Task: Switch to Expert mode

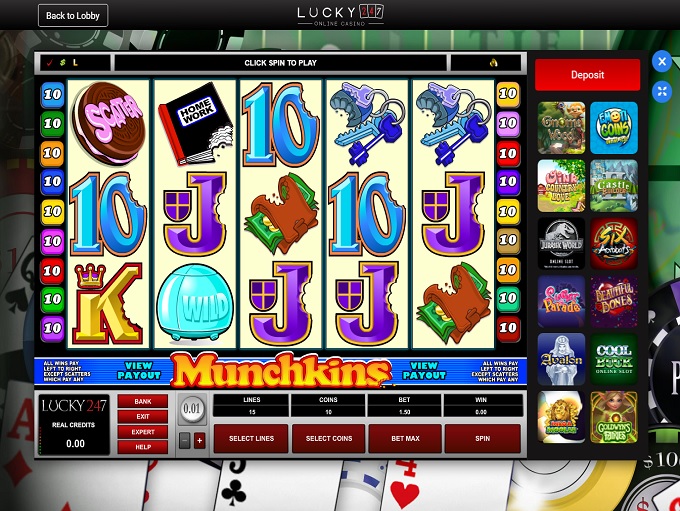Action: 143,431
